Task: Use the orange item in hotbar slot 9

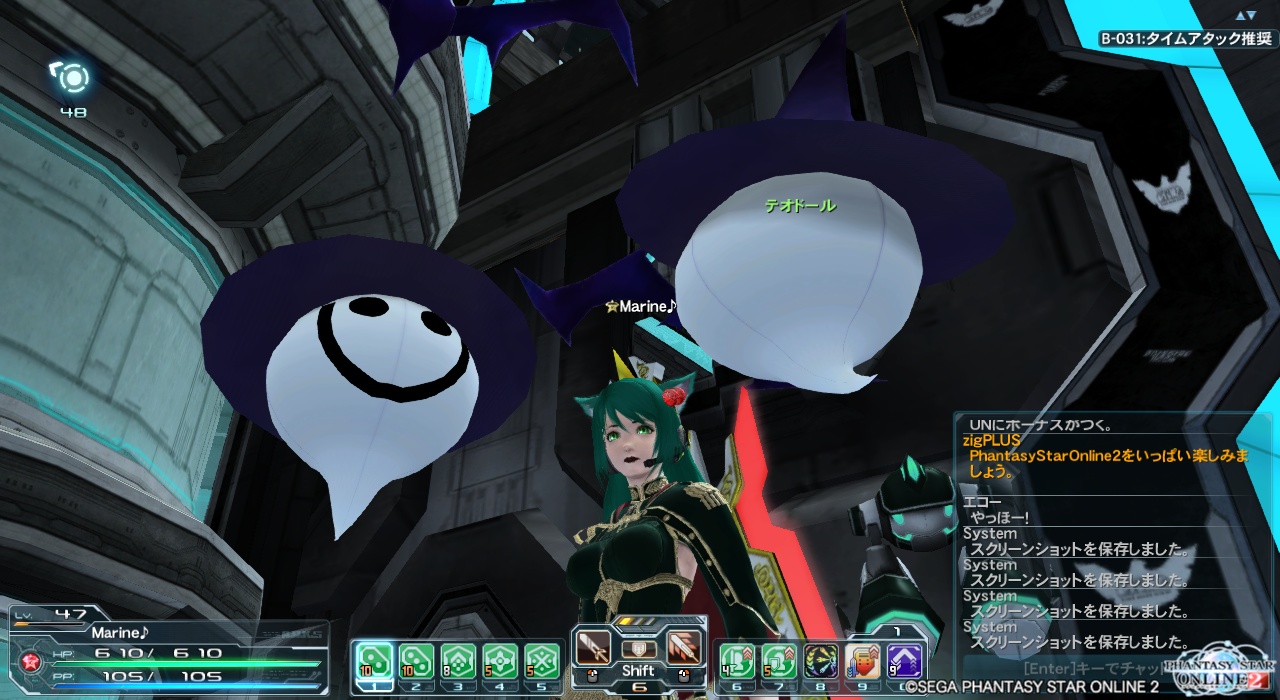Action: click(x=862, y=660)
